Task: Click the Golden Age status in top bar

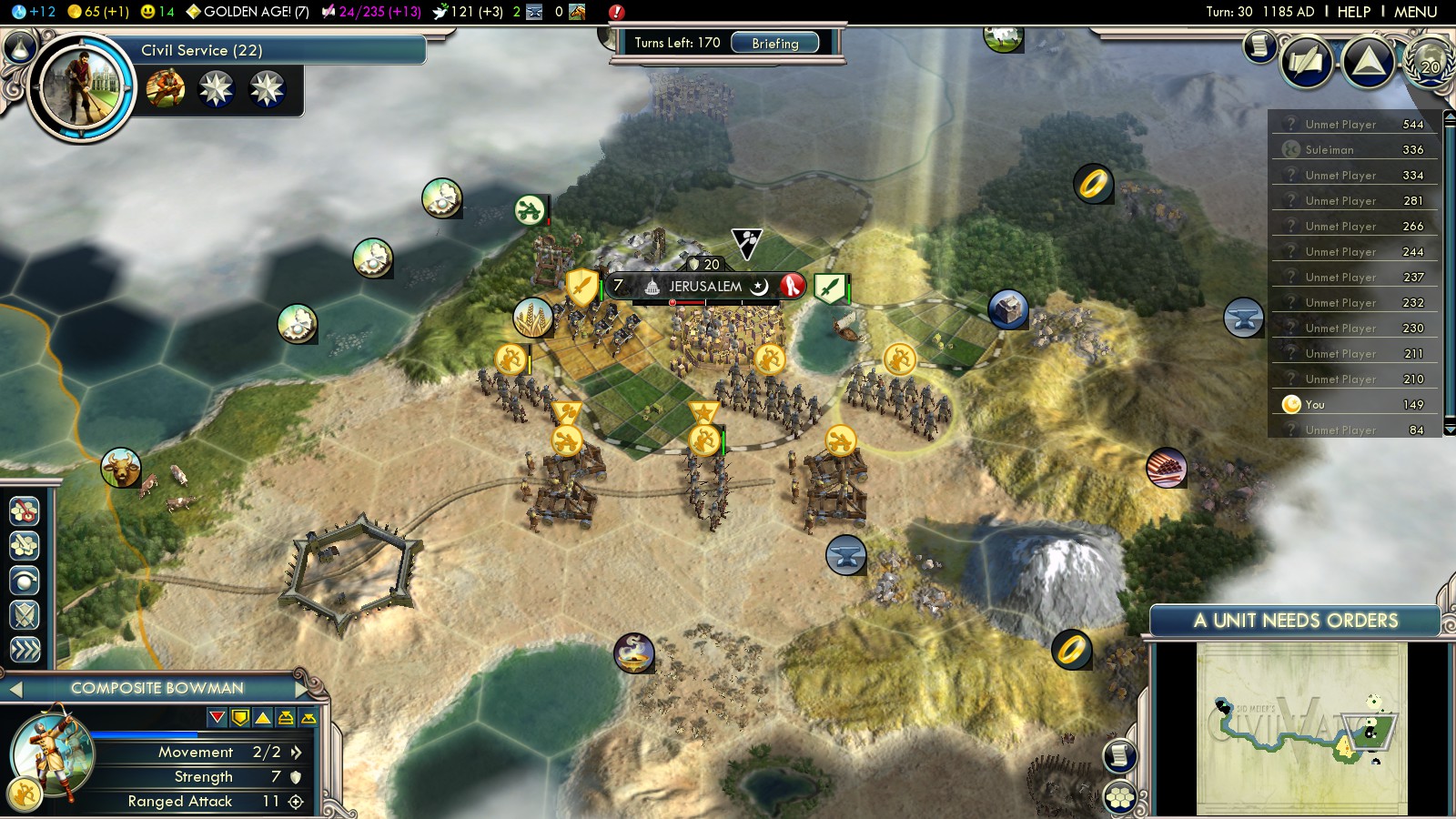Action: click(248, 12)
